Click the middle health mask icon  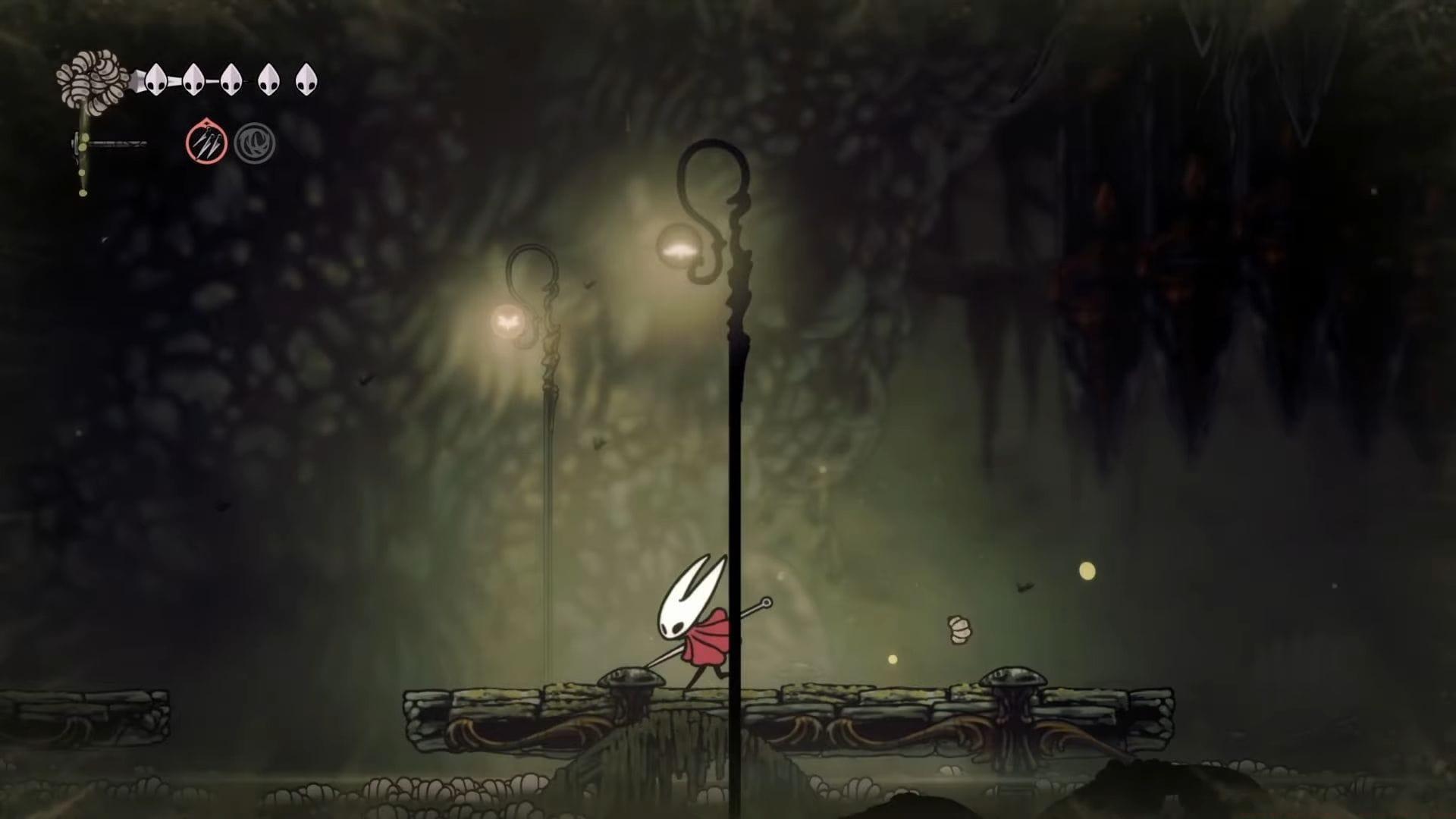click(x=231, y=79)
